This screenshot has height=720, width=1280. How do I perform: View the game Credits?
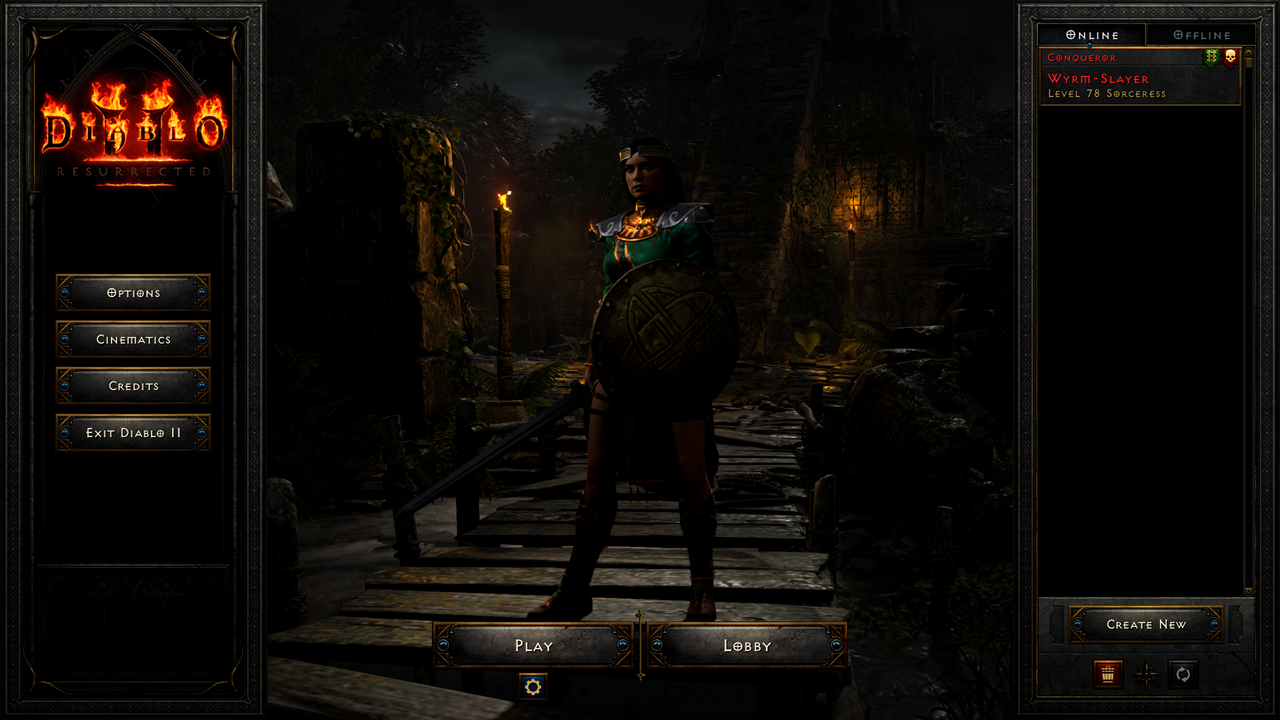[x=133, y=386]
